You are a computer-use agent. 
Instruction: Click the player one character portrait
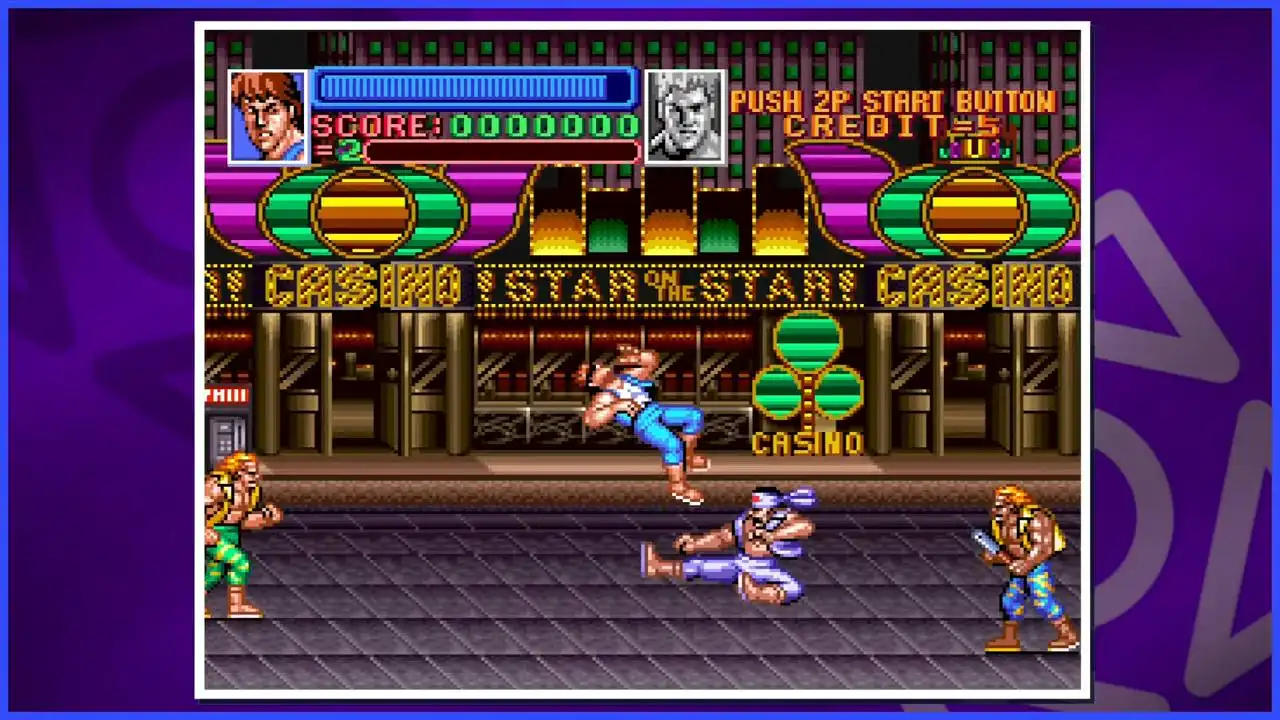pos(267,116)
